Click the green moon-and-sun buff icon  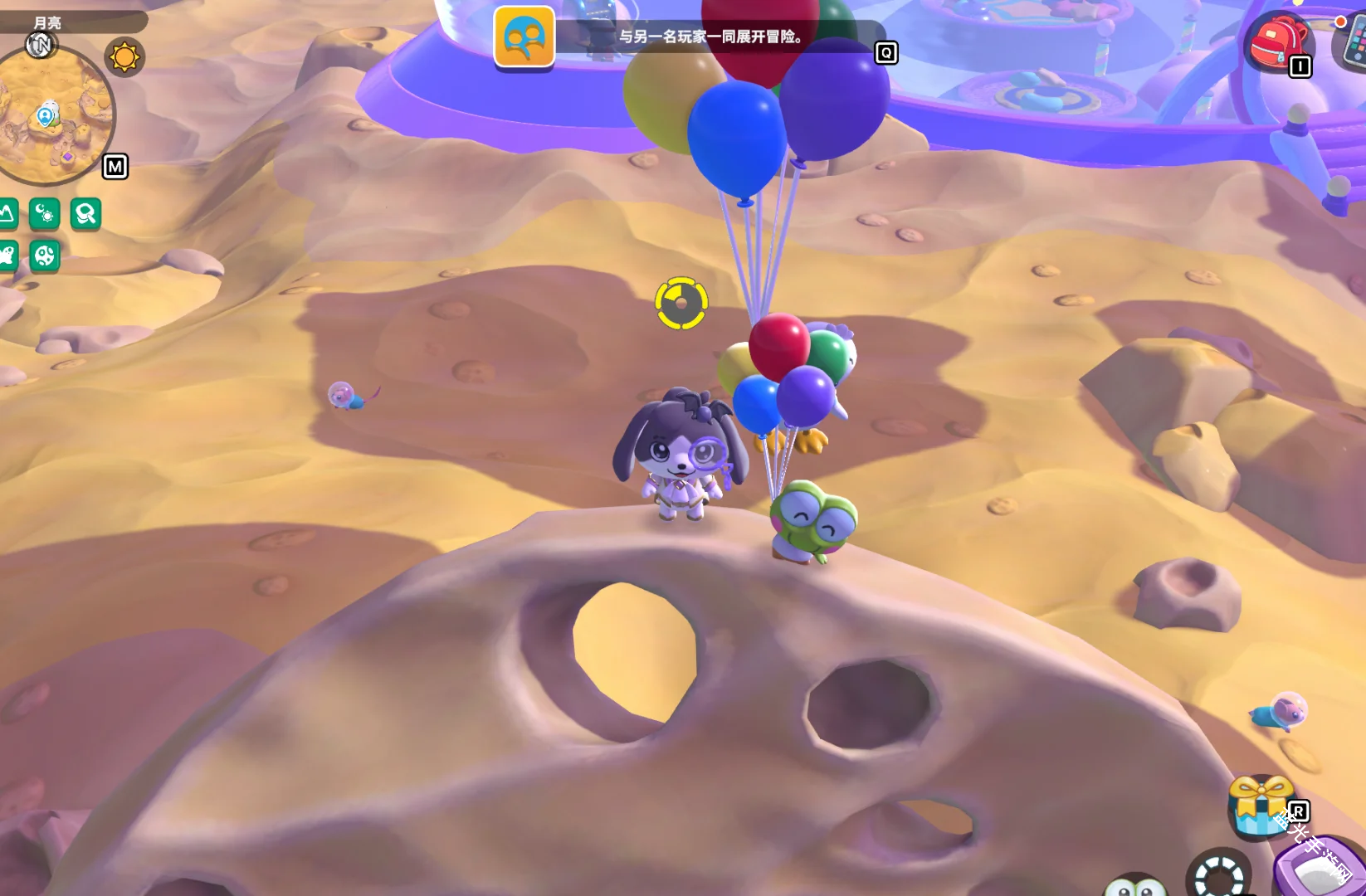(45, 214)
